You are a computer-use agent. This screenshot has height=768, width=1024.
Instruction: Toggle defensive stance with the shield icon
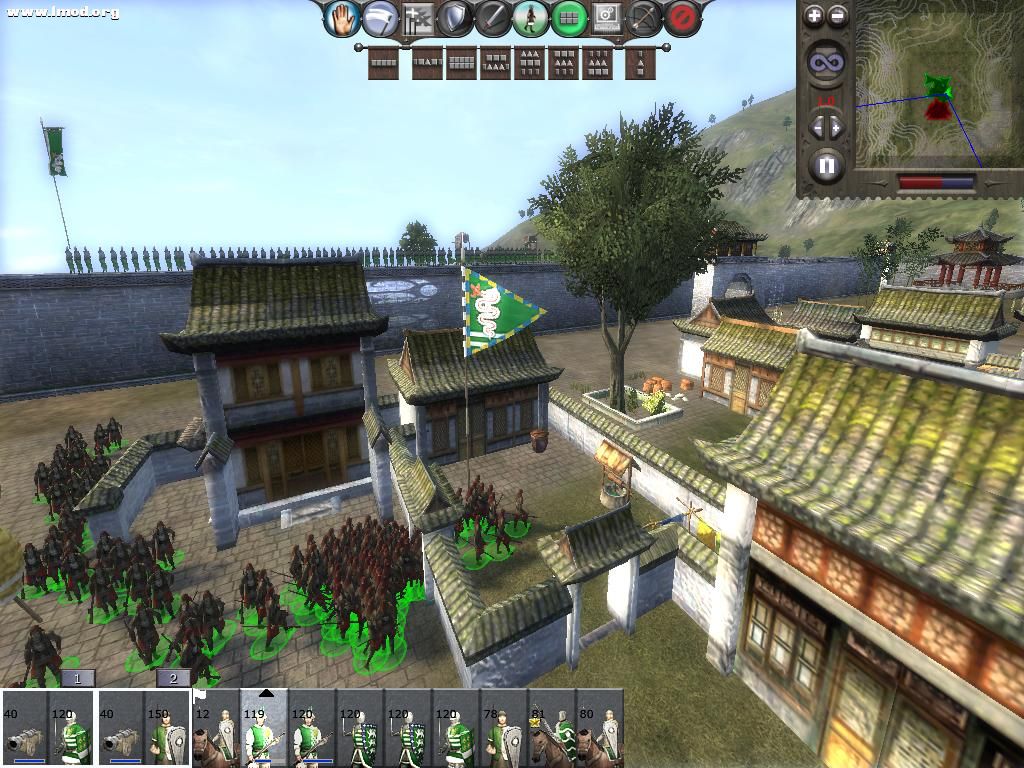click(x=455, y=18)
